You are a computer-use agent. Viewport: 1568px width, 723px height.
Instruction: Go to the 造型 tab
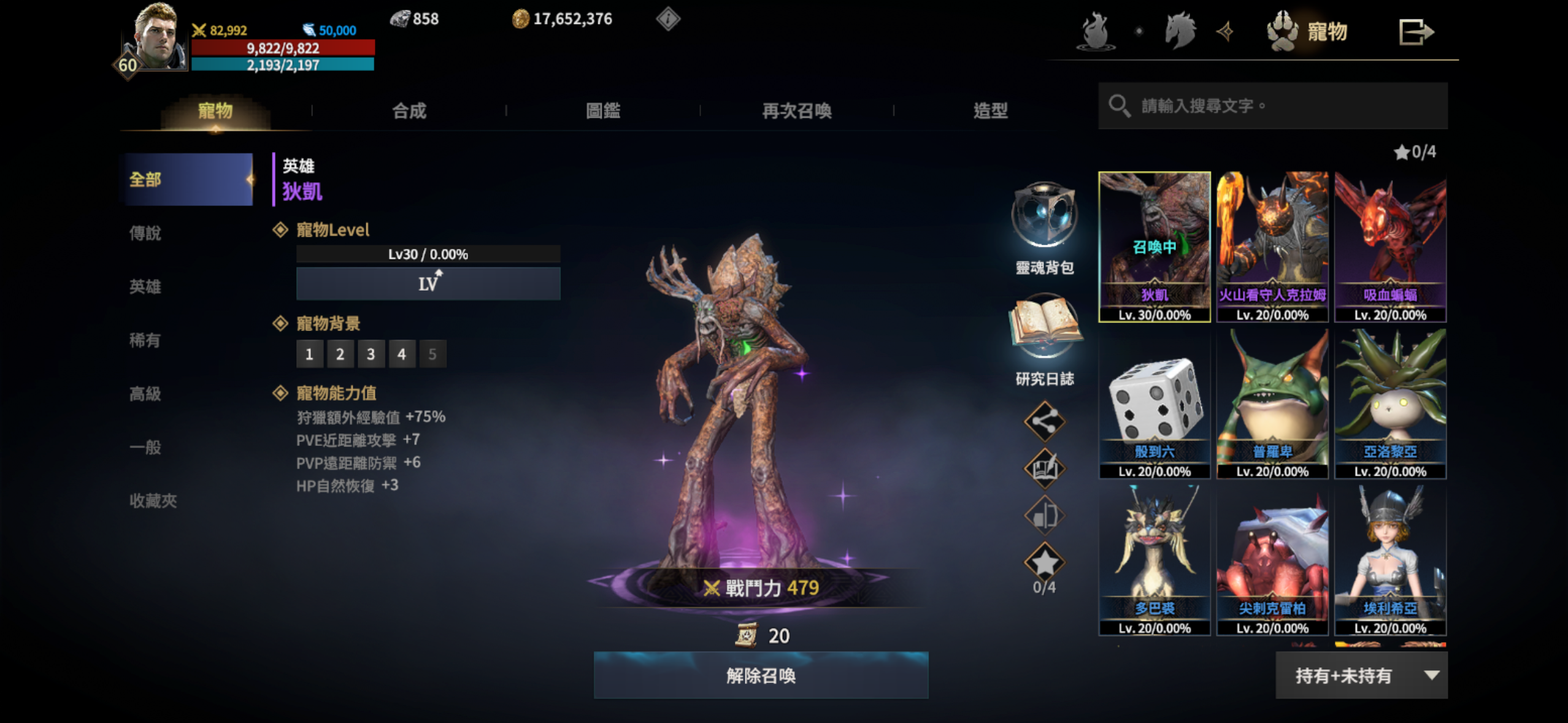click(x=990, y=111)
